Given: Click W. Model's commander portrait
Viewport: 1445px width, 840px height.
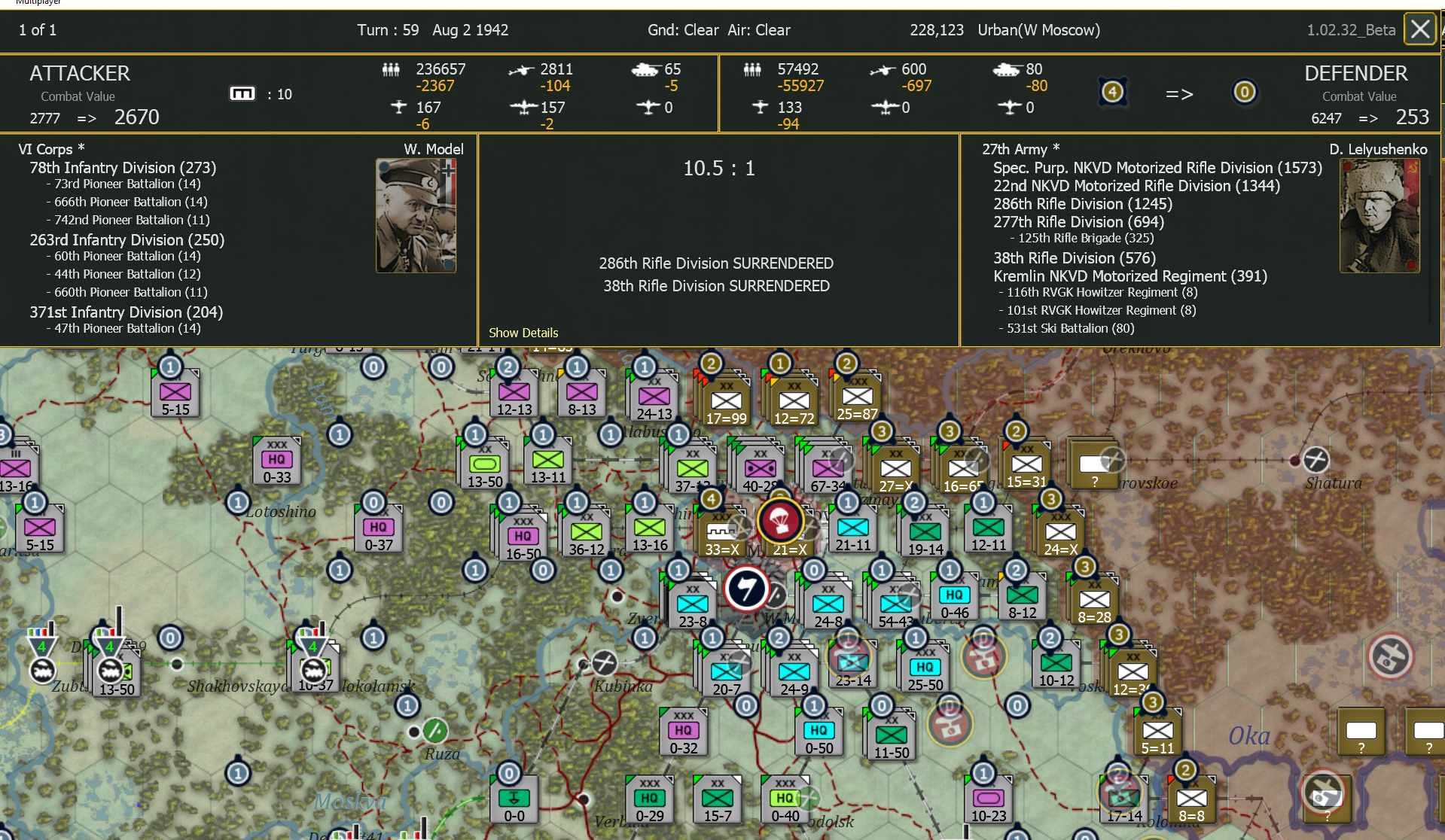Looking at the screenshot, I should click(x=415, y=216).
